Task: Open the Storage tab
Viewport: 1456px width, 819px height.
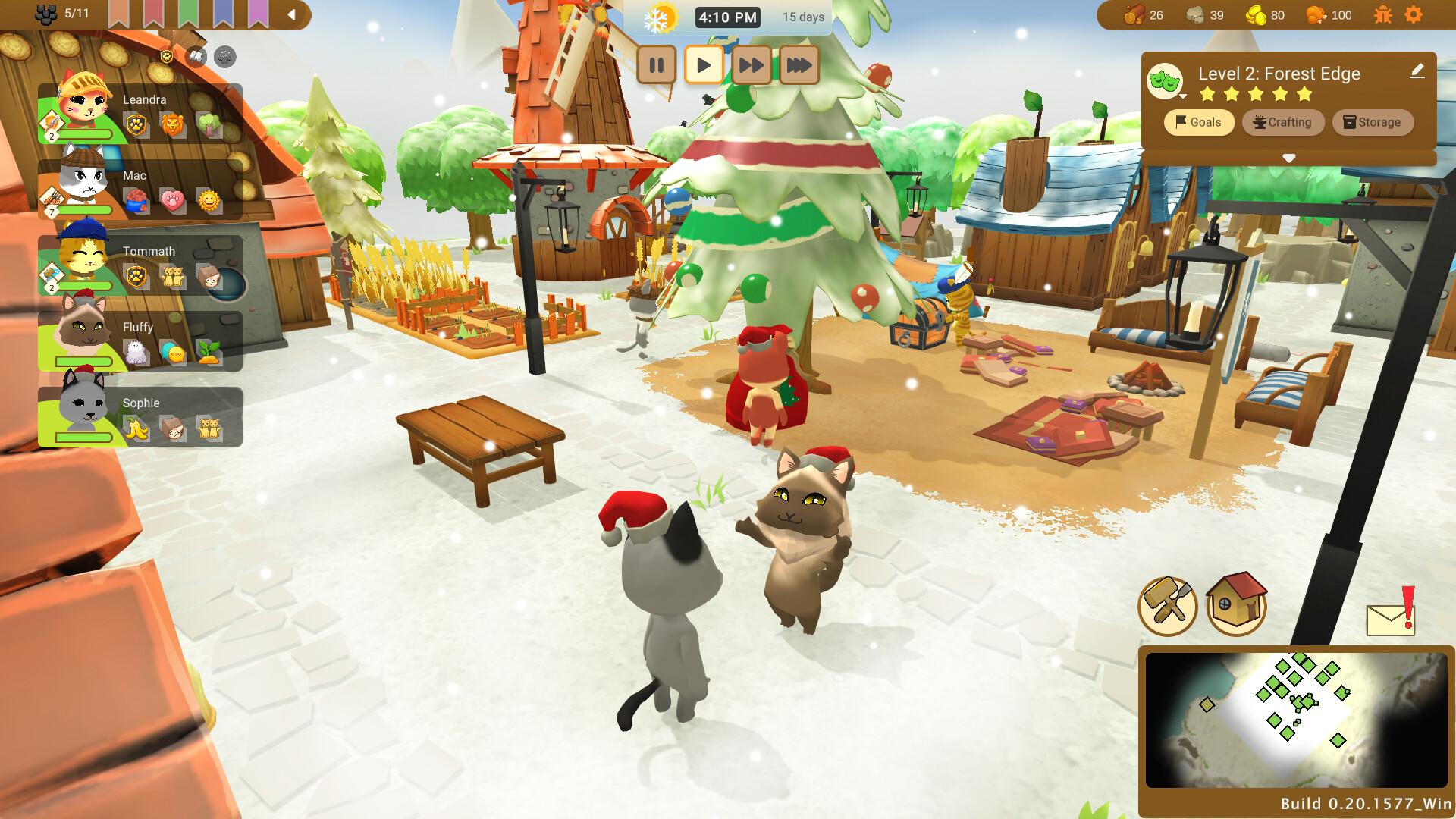Action: coord(1373,122)
